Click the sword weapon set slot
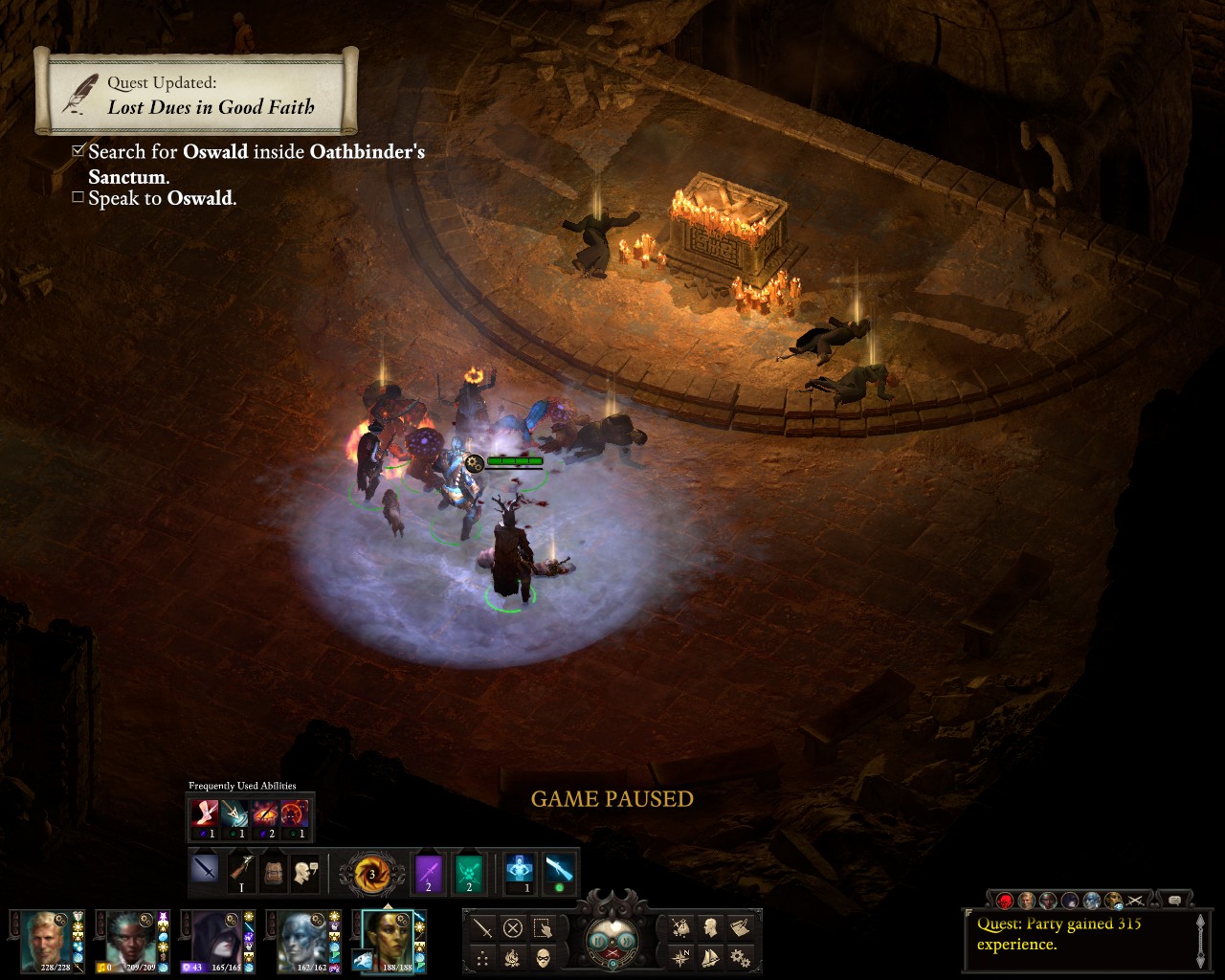This screenshot has height=980, width=1225. point(206,871)
